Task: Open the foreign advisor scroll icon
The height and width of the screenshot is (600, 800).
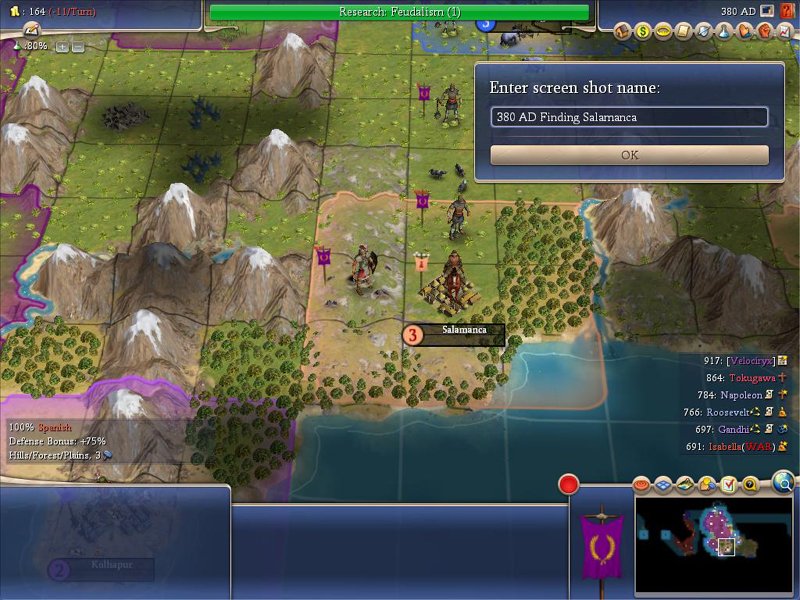Action: point(684,32)
